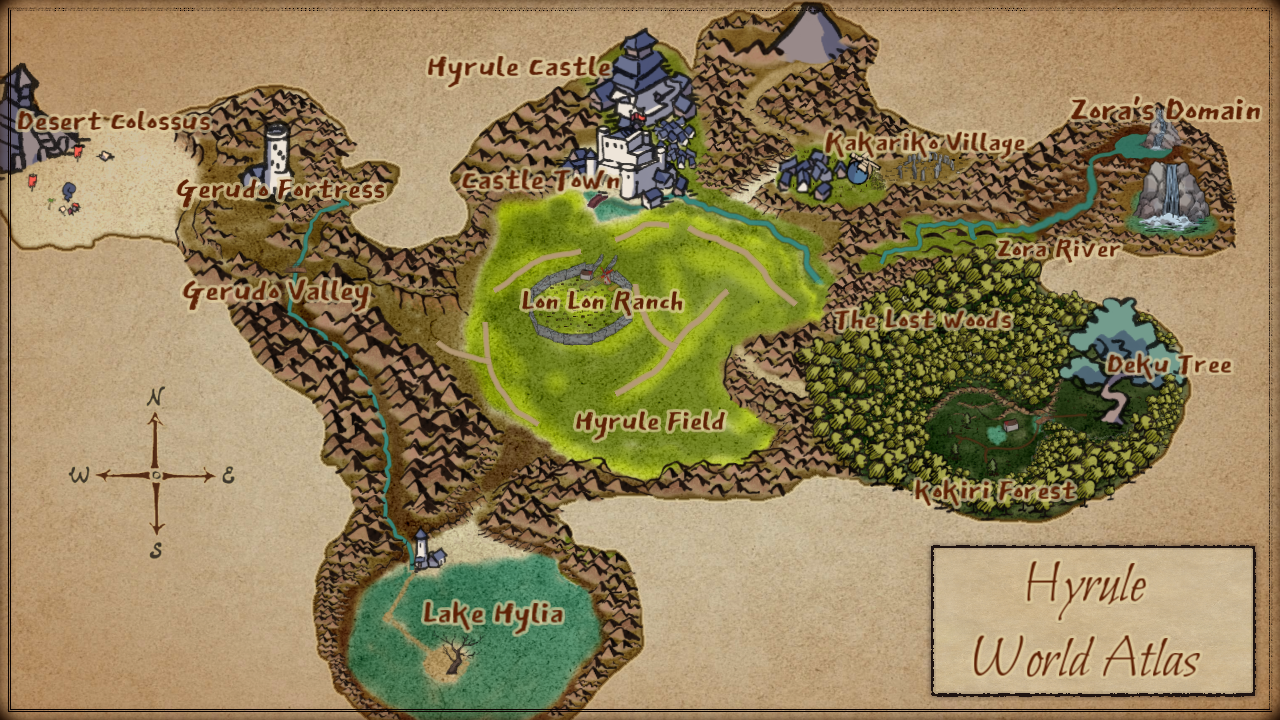Click the Hyrule World Atlas title plaque
This screenshot has height=720, width=1280.
point(1092,621)
